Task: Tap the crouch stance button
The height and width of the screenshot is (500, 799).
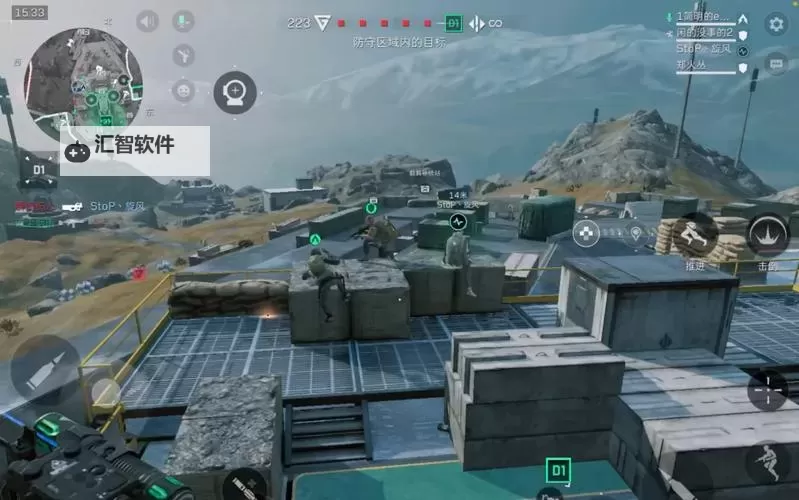Action: click(767, 462)
